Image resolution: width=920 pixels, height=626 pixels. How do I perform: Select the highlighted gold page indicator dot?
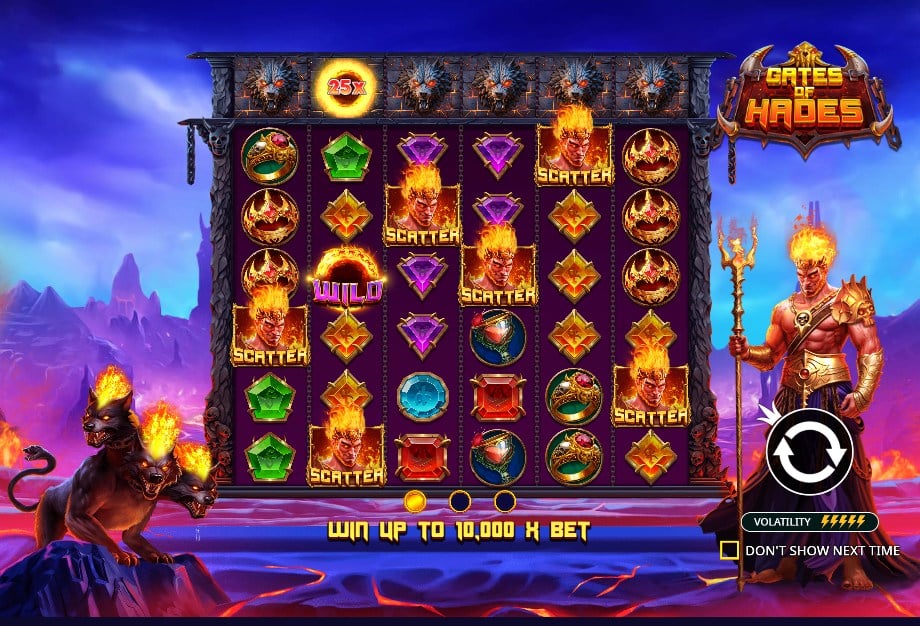[x=415, y=500]
